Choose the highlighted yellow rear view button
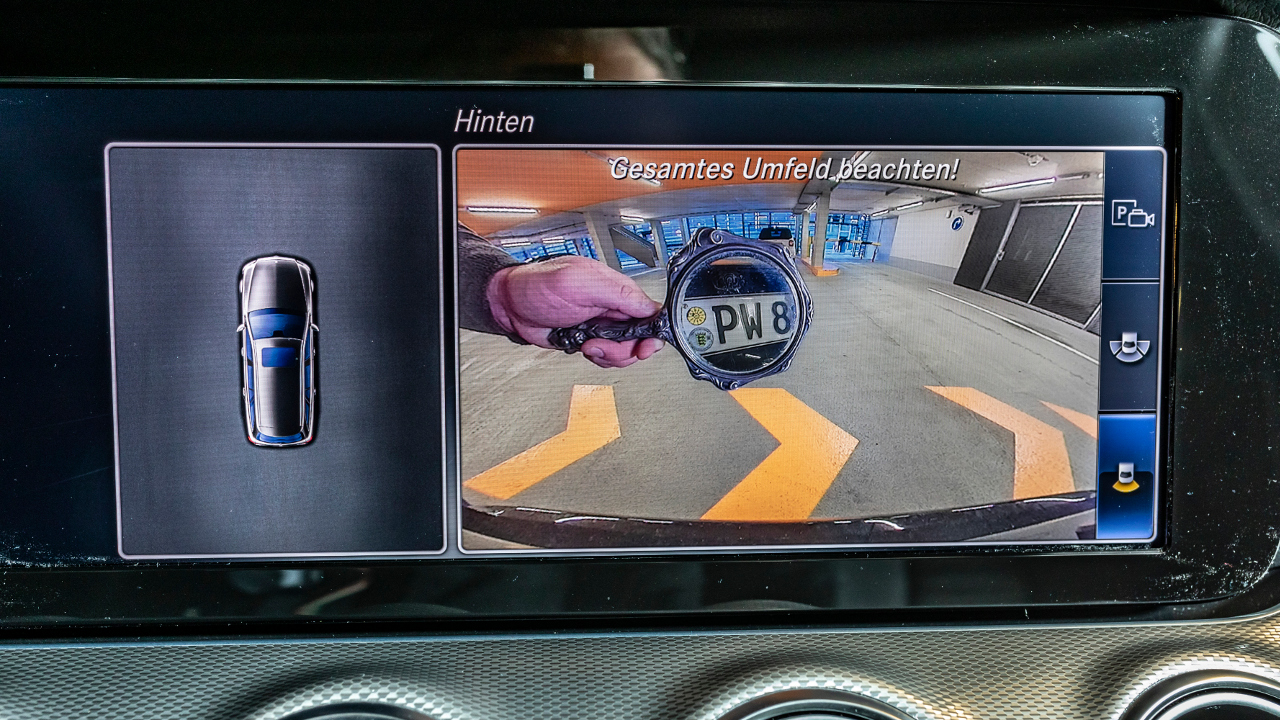 pos(1127,477)
